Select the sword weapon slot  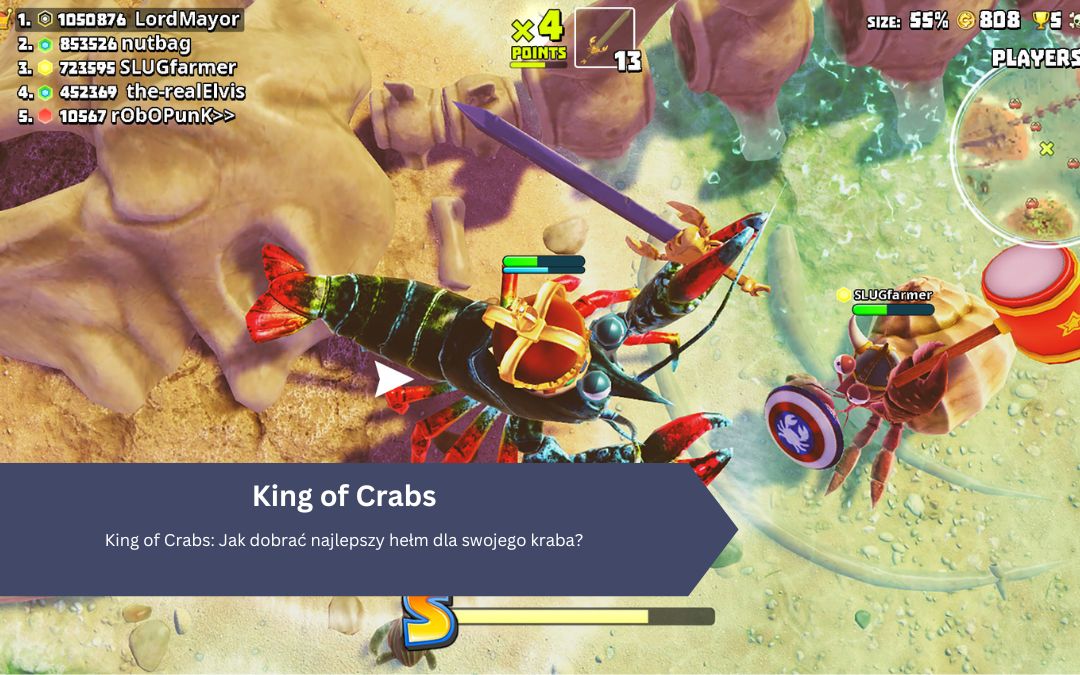click(605, 38)
